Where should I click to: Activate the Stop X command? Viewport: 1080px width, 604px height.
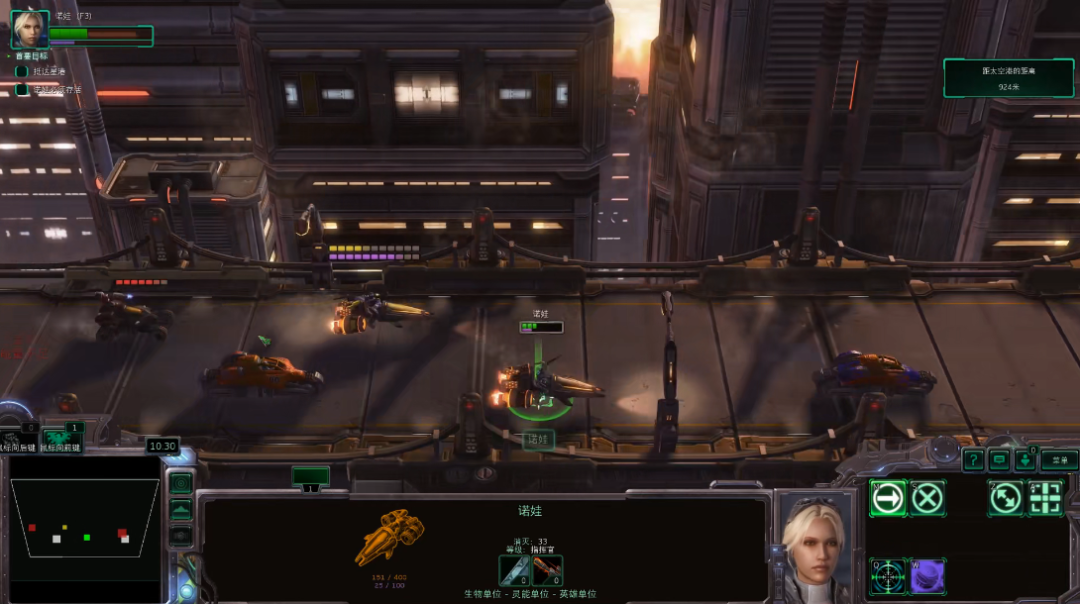pos(928,497)
